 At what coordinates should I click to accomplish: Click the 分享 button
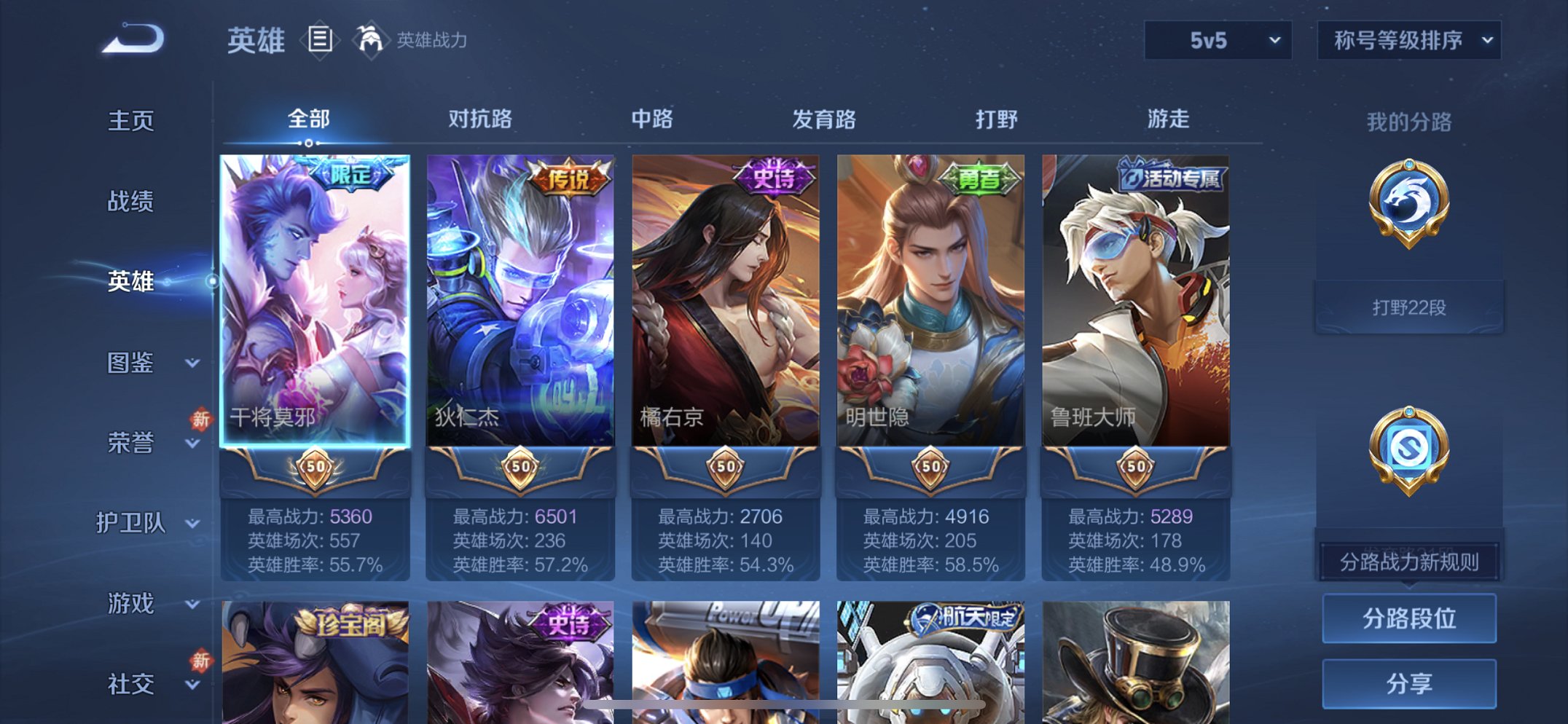(1408, 683)
